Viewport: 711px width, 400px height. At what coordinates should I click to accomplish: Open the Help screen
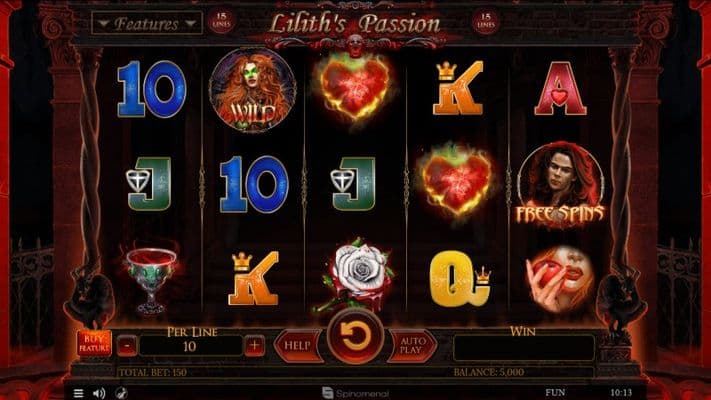point(297,345)
